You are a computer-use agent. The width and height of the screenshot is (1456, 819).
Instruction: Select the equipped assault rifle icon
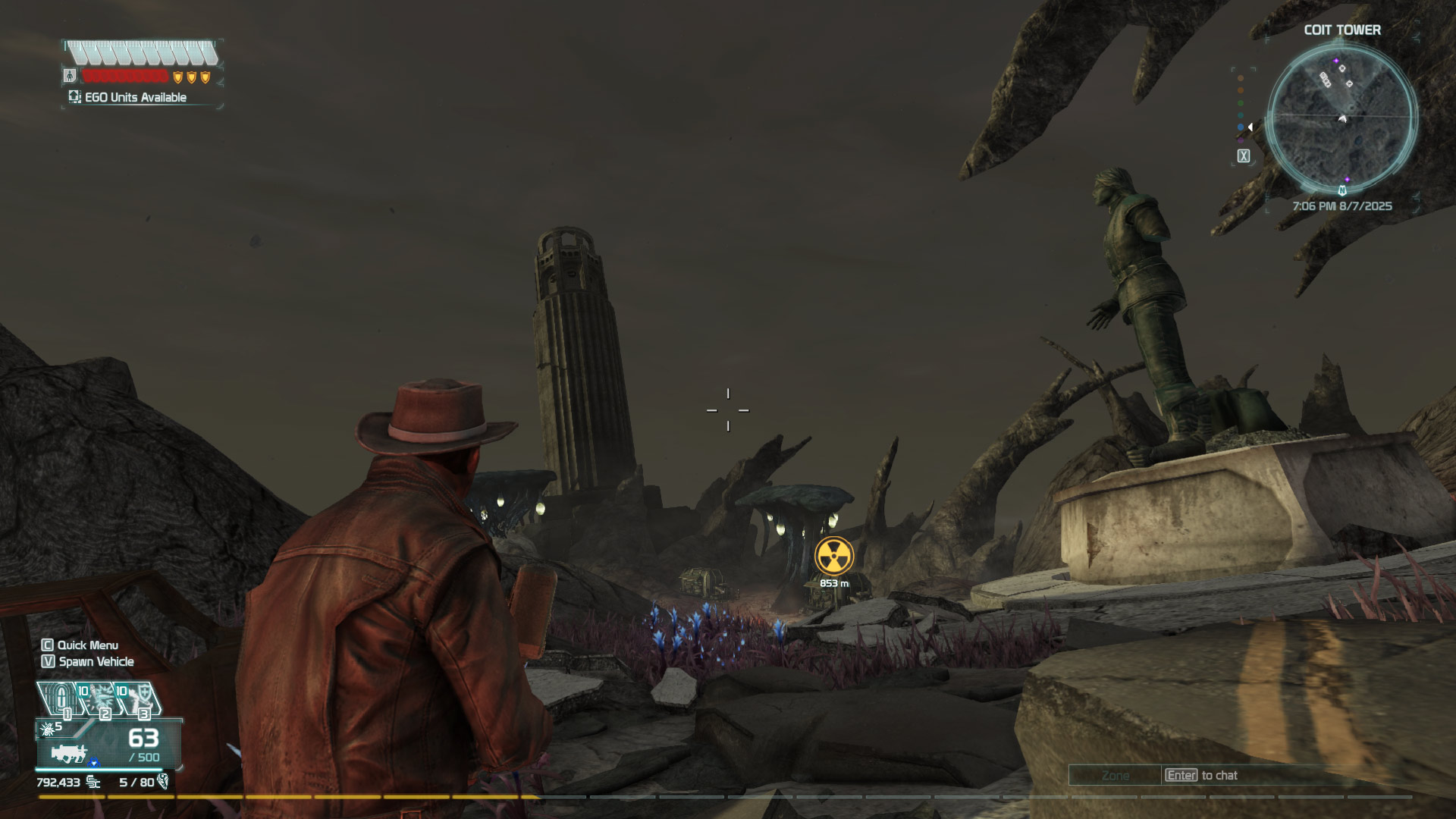pos(70,753)
